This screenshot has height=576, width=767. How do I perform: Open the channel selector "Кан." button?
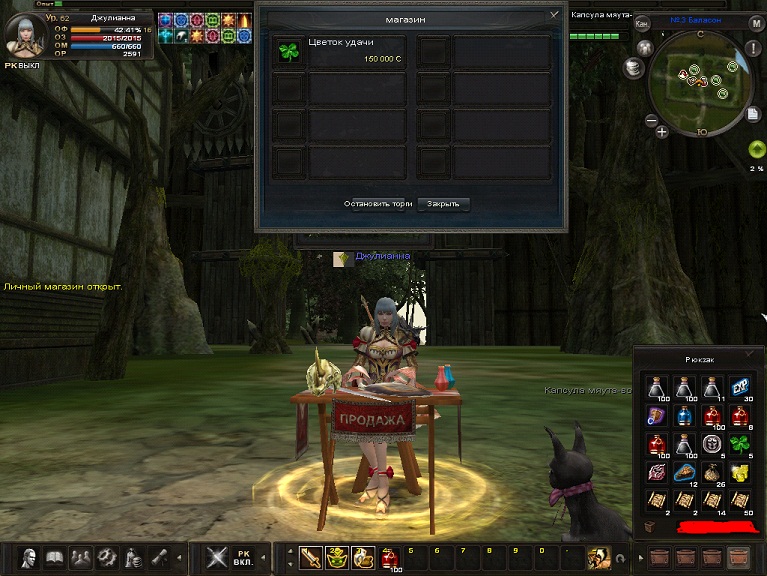click(642, 23)
